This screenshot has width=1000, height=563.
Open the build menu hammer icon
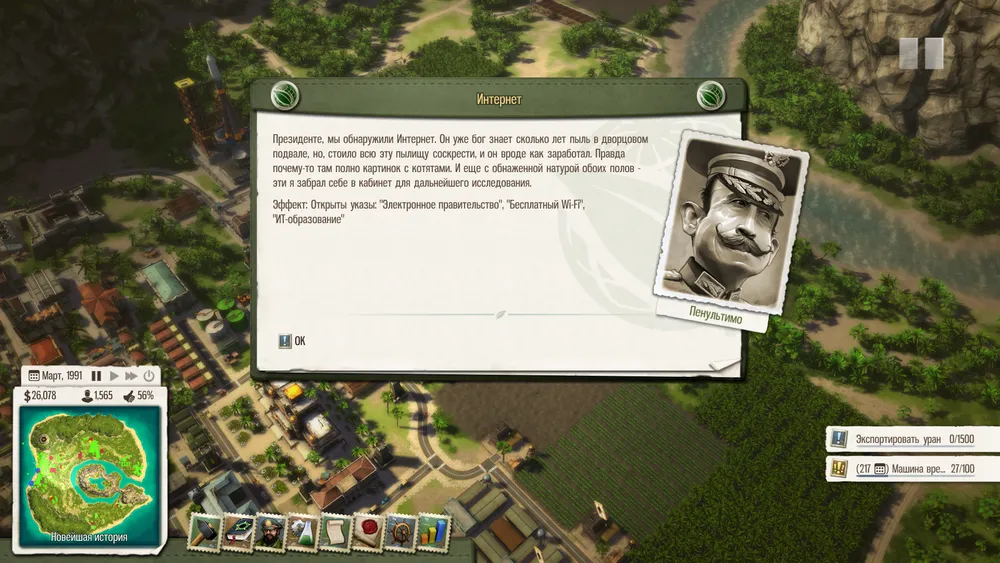tap(204, 533)
